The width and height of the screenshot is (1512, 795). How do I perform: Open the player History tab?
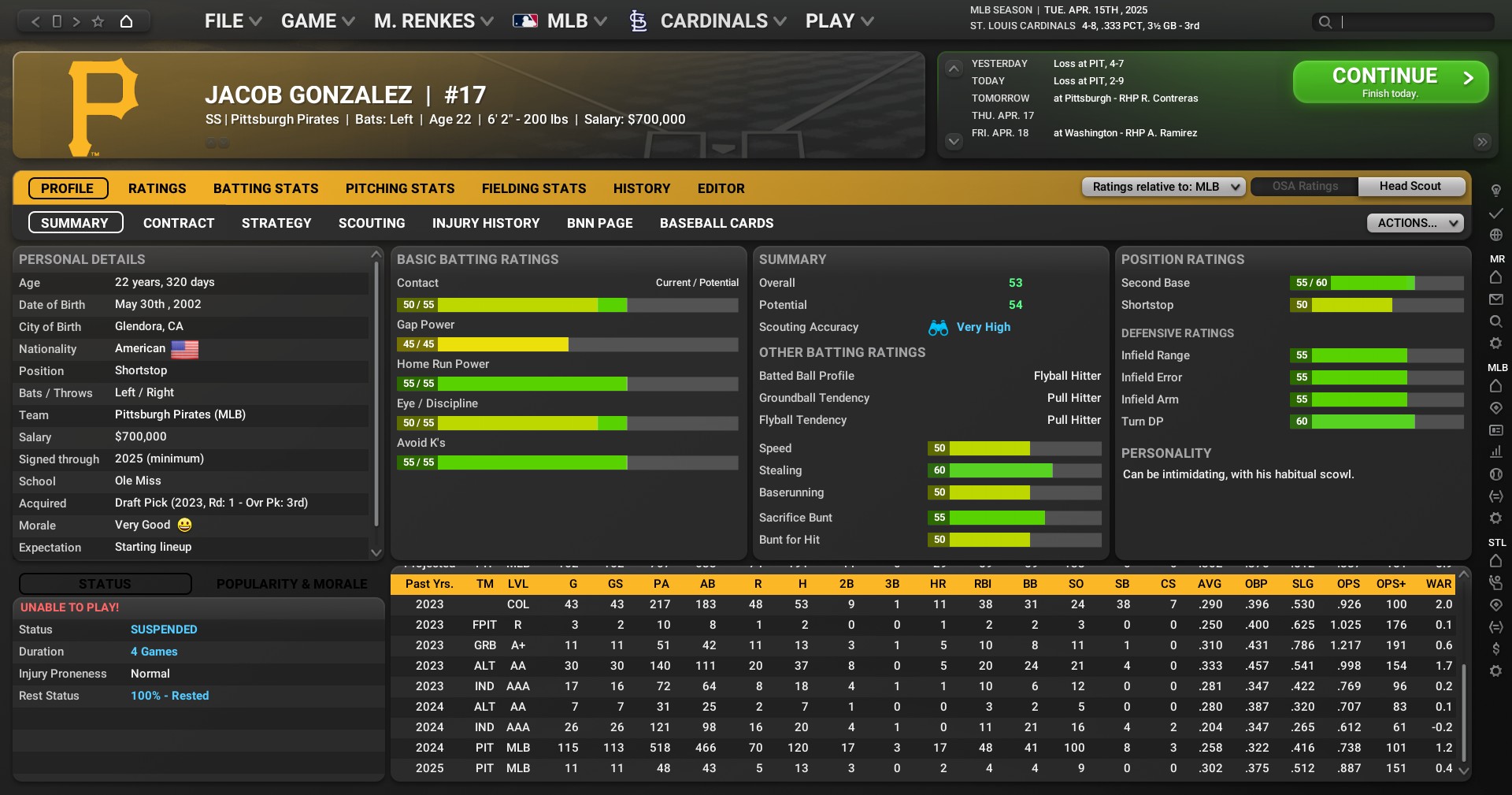click(x=642, y=188)
